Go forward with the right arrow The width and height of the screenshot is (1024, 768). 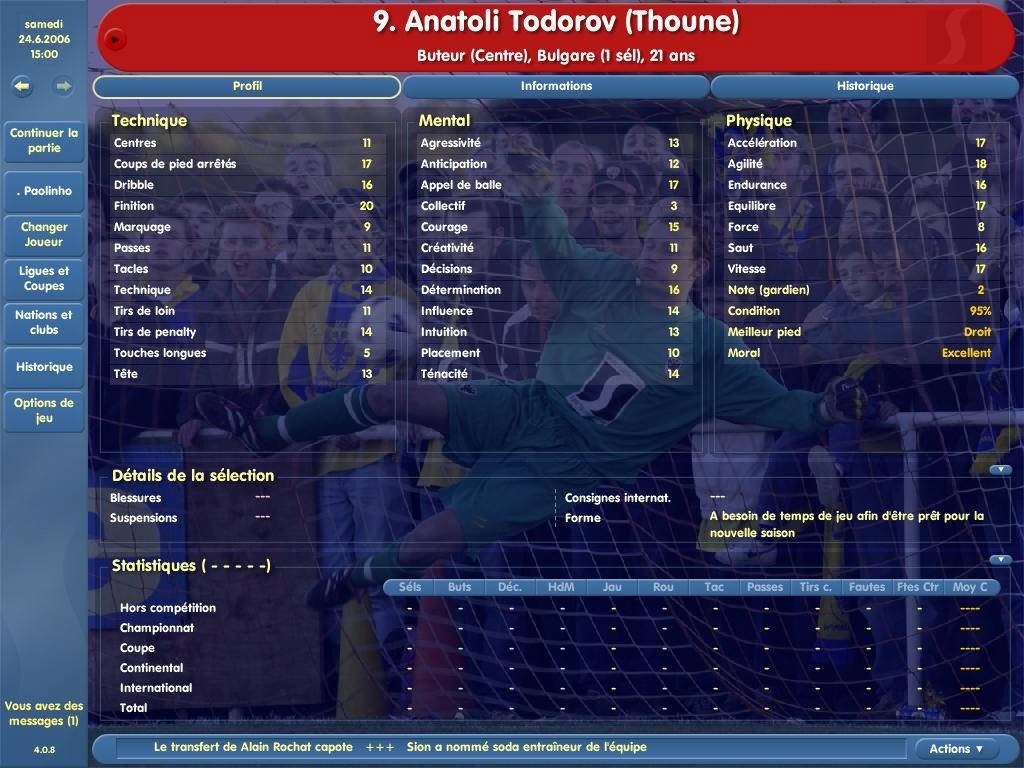pos(64,86)
